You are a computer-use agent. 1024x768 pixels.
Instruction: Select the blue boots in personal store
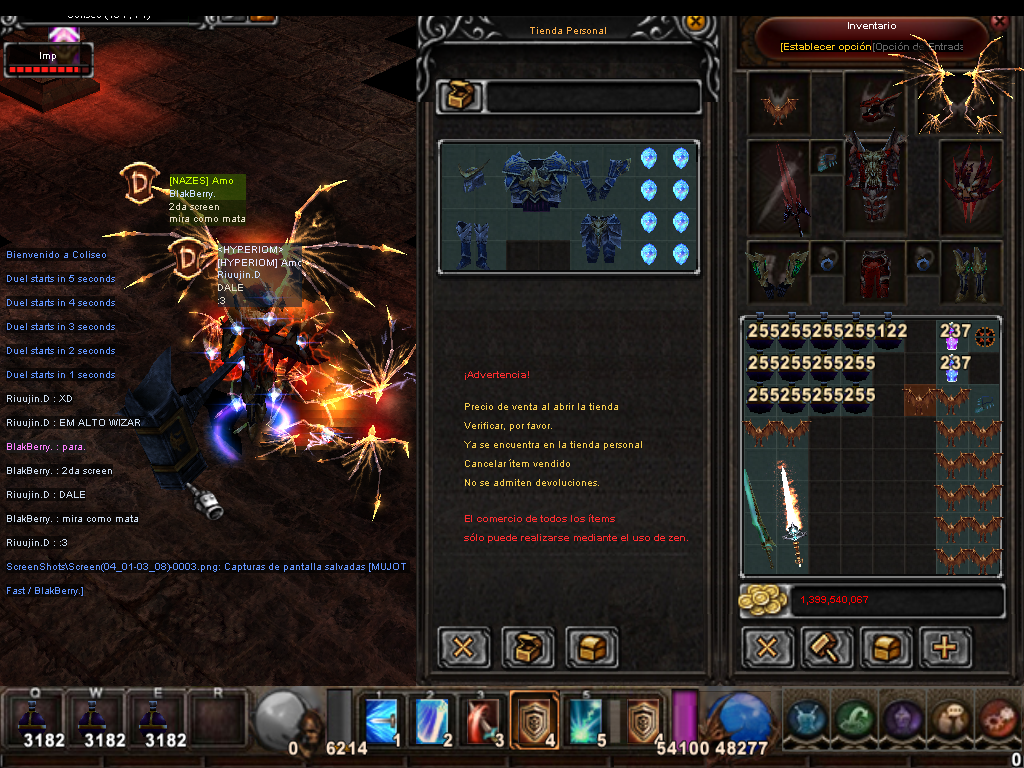[471, 244]
